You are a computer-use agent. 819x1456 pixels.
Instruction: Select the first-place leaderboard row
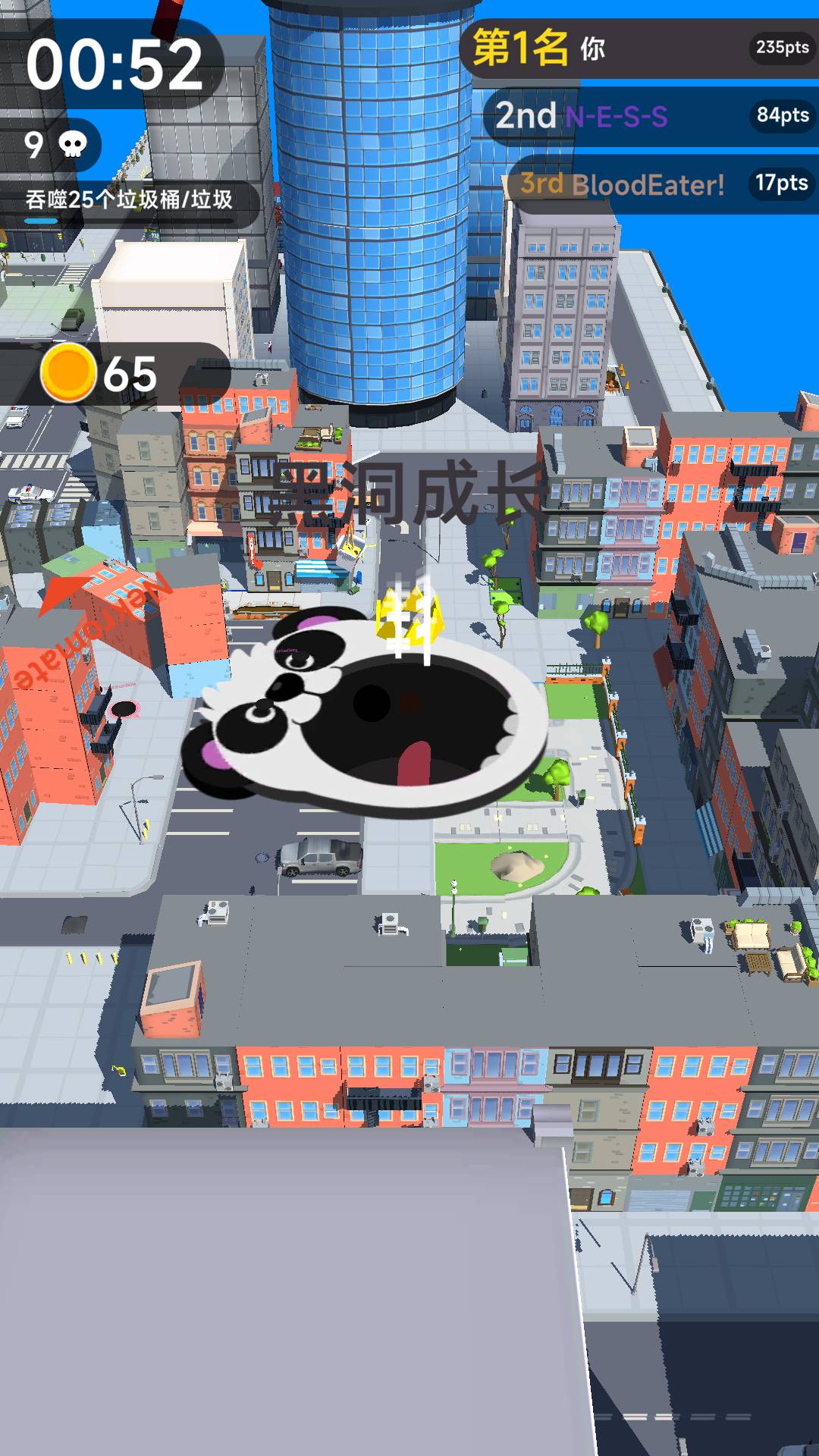641,49
